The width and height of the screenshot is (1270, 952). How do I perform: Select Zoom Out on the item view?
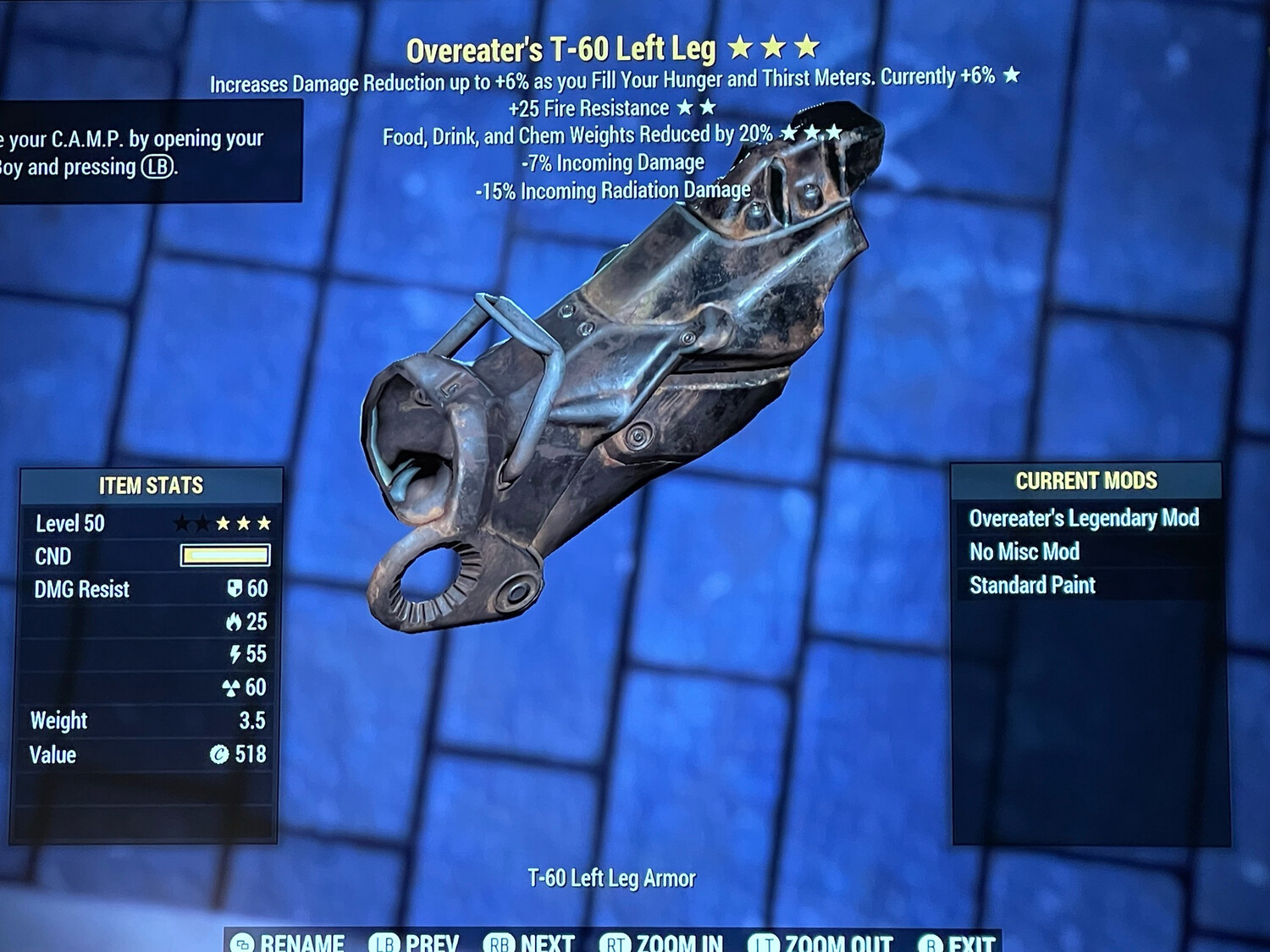(821, 942)
